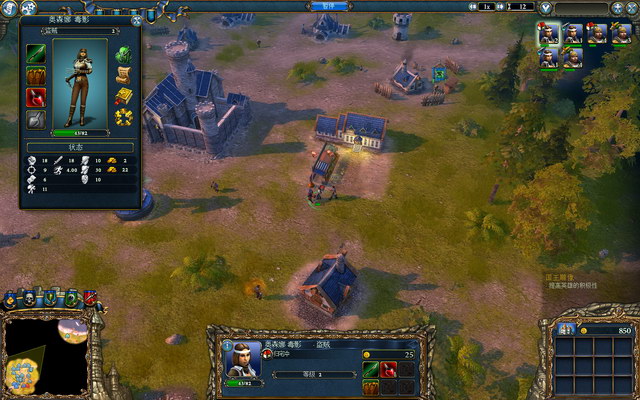
Task: Select the gold treasure chest icon
Action: click(x=124, y=97)
